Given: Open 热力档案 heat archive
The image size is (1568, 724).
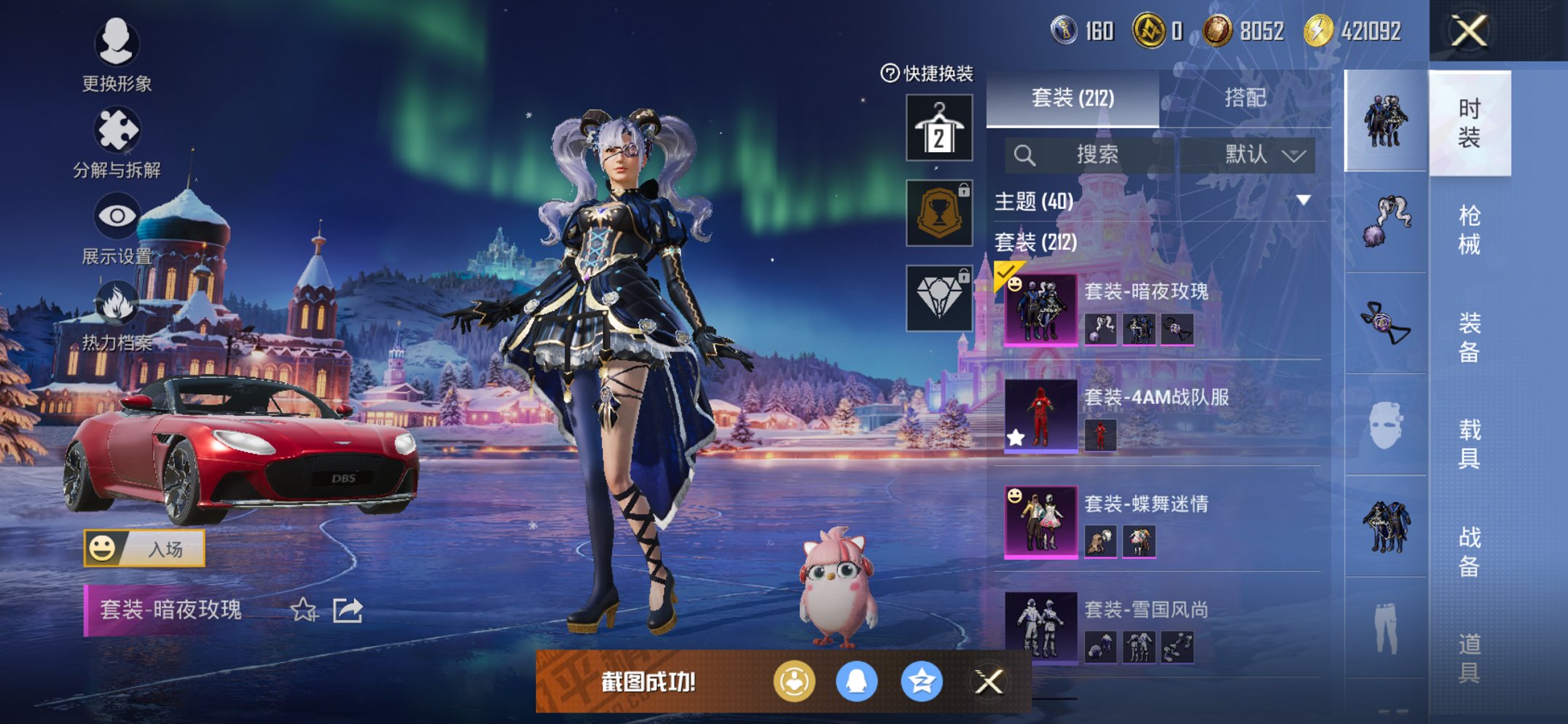Looking at the screenshot, I should pyautogui.click(x=117, y=315).
